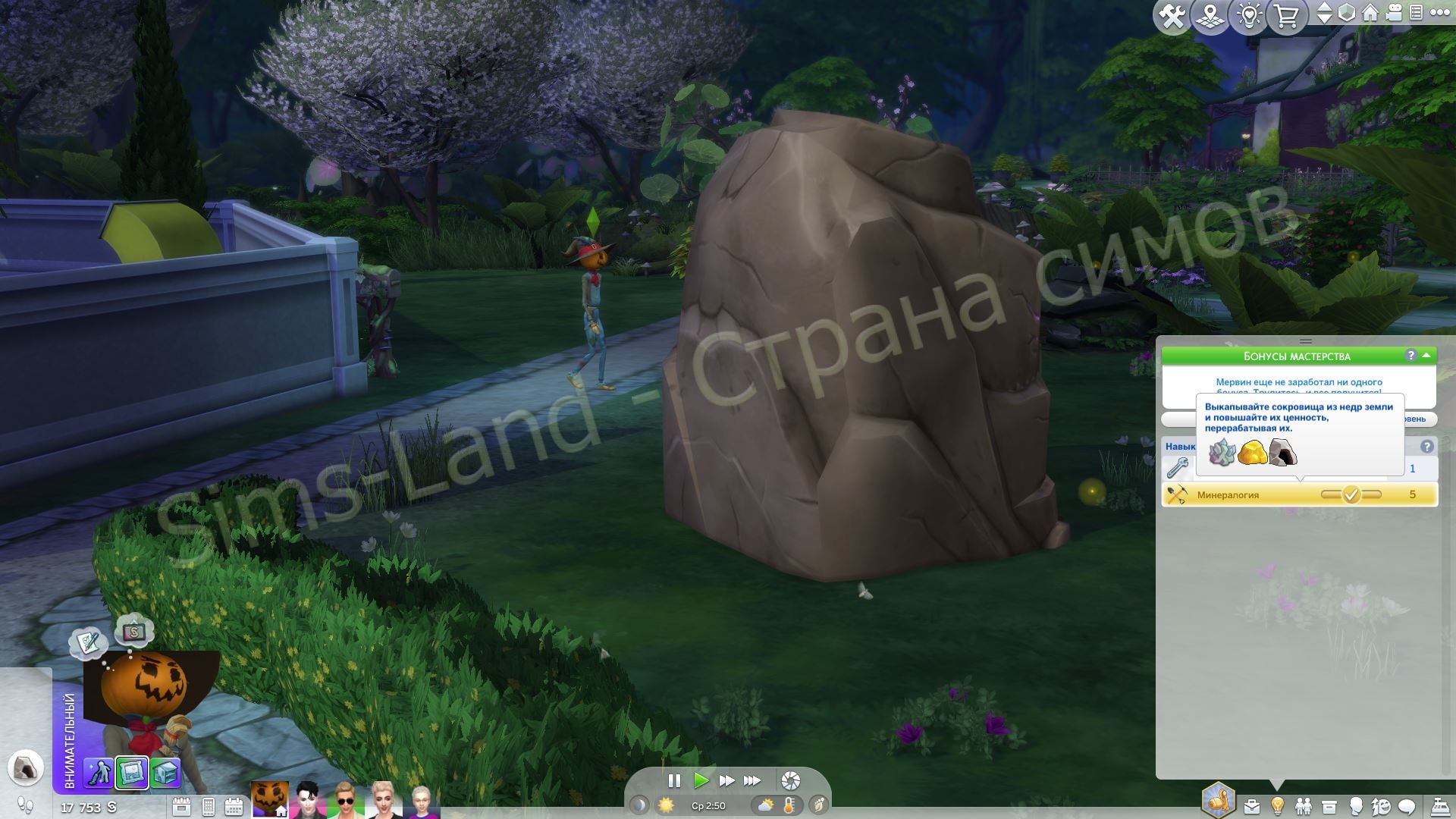Switch to triple fast-forward speed
This screenshot has width=1456, height=819.
point(752,780)
